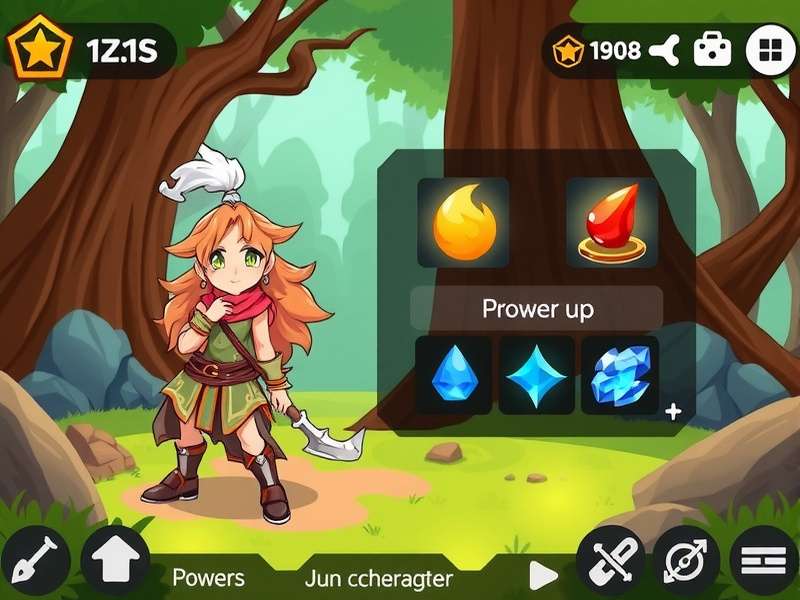The image size is (800, 600).
Task: Select the blue crystal cluster slot
Action: [620, 375]
